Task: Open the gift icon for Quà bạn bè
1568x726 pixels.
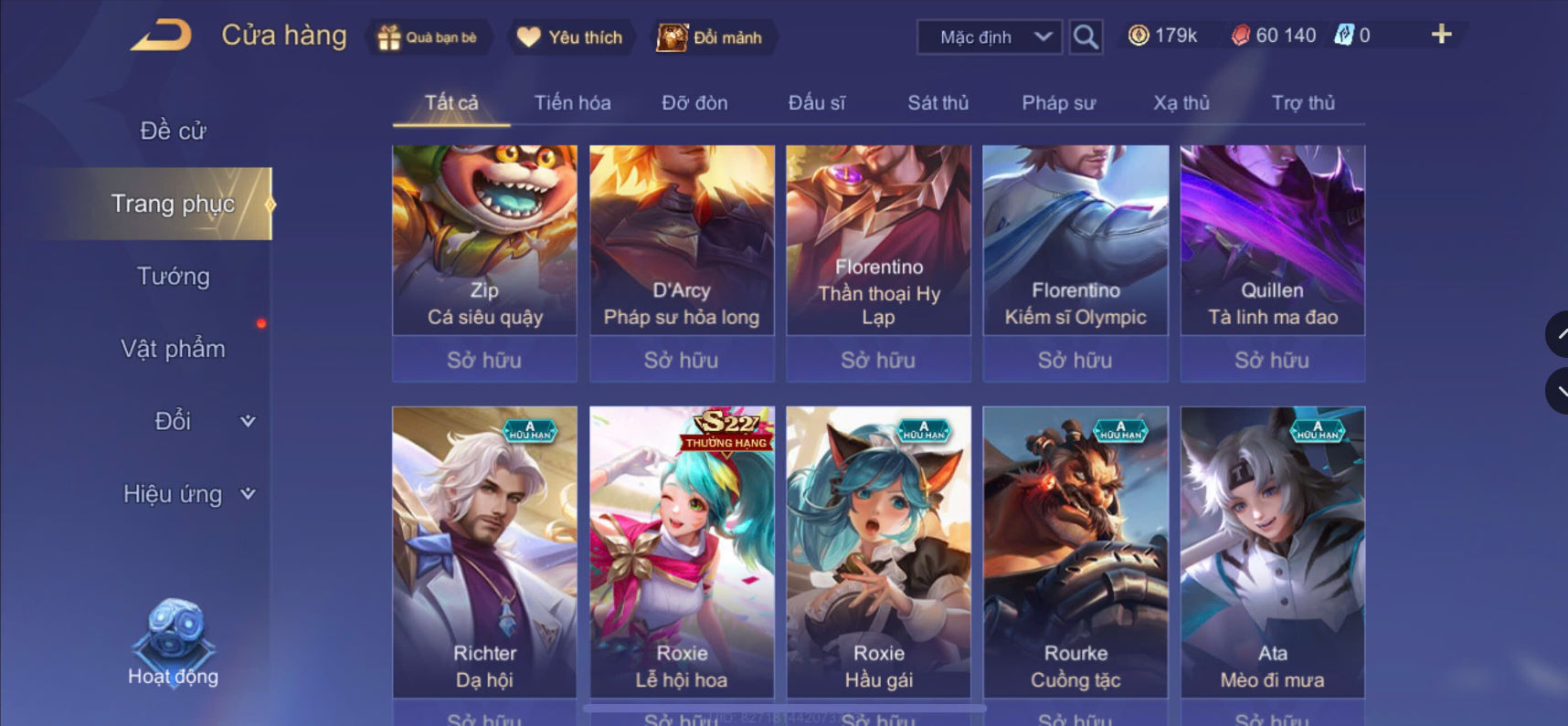Action: pos(391,37)
